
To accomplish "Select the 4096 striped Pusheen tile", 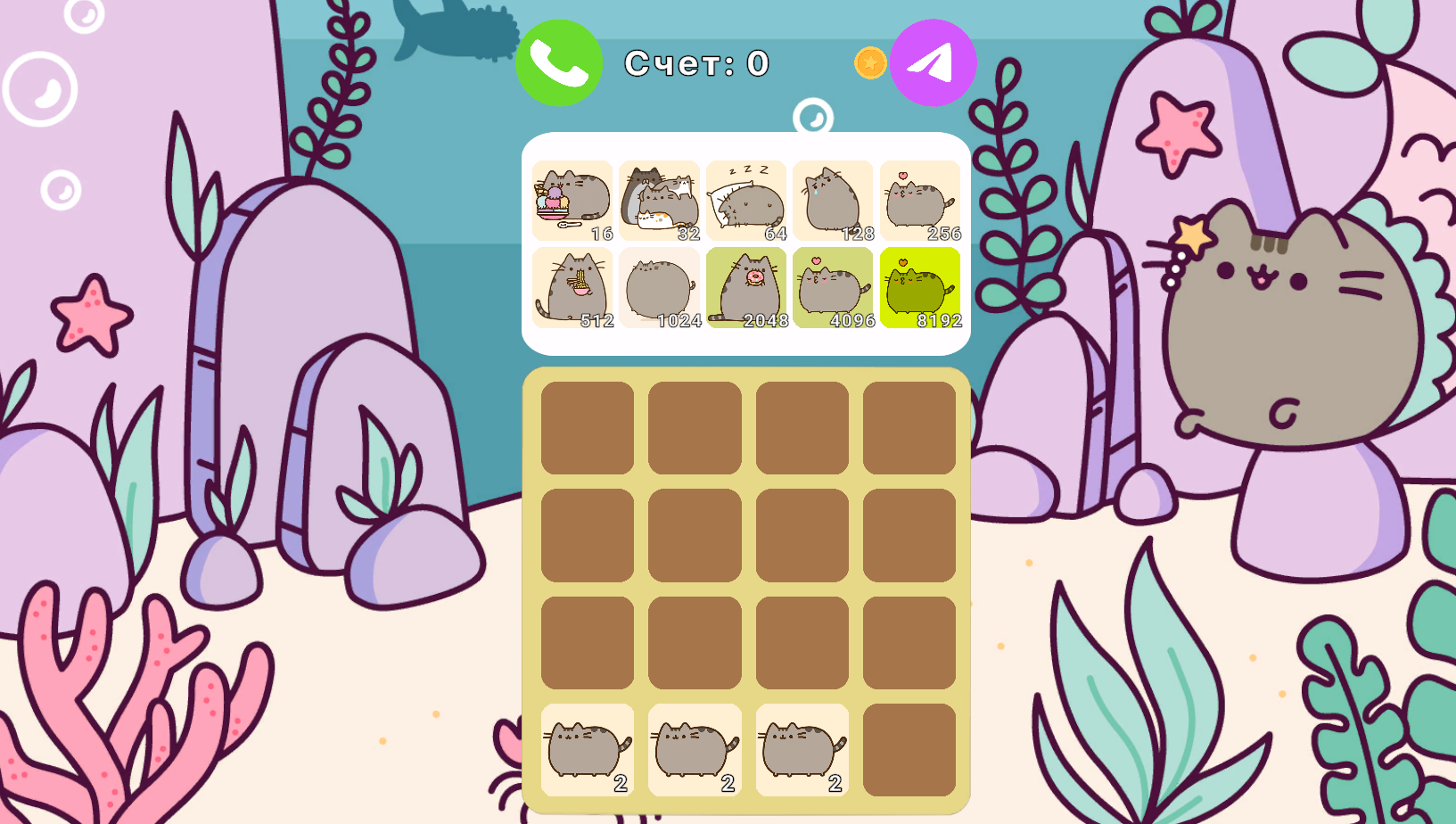I will 833,287.
